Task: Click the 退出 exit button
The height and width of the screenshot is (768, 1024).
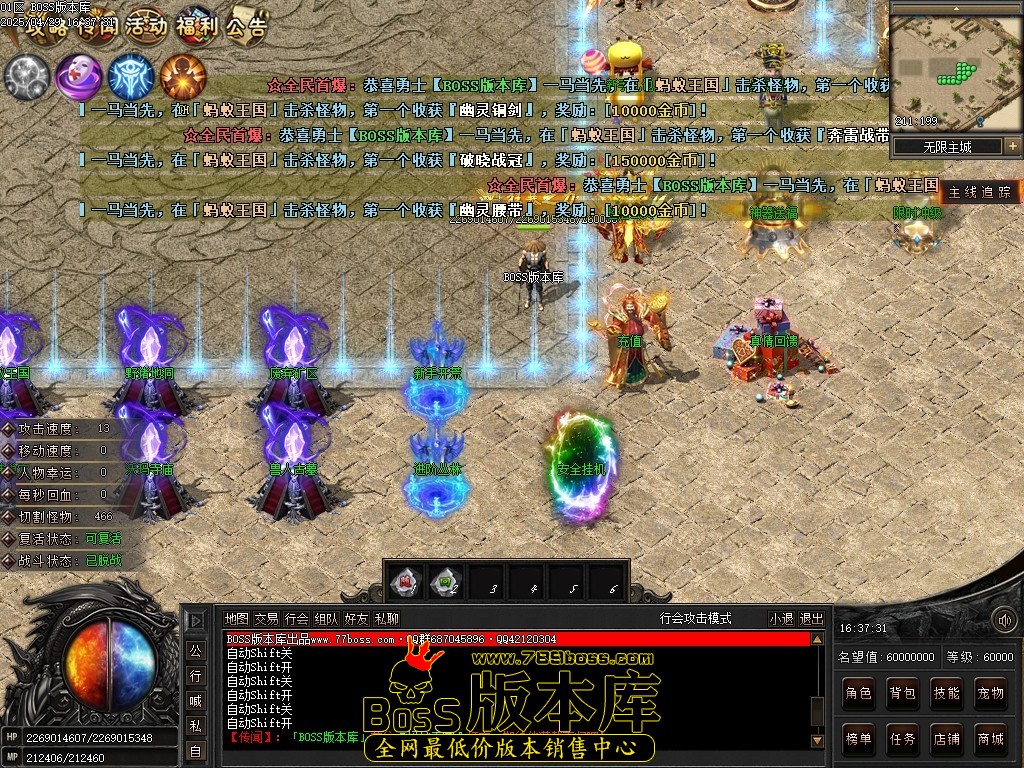Action: pos(812,619)
